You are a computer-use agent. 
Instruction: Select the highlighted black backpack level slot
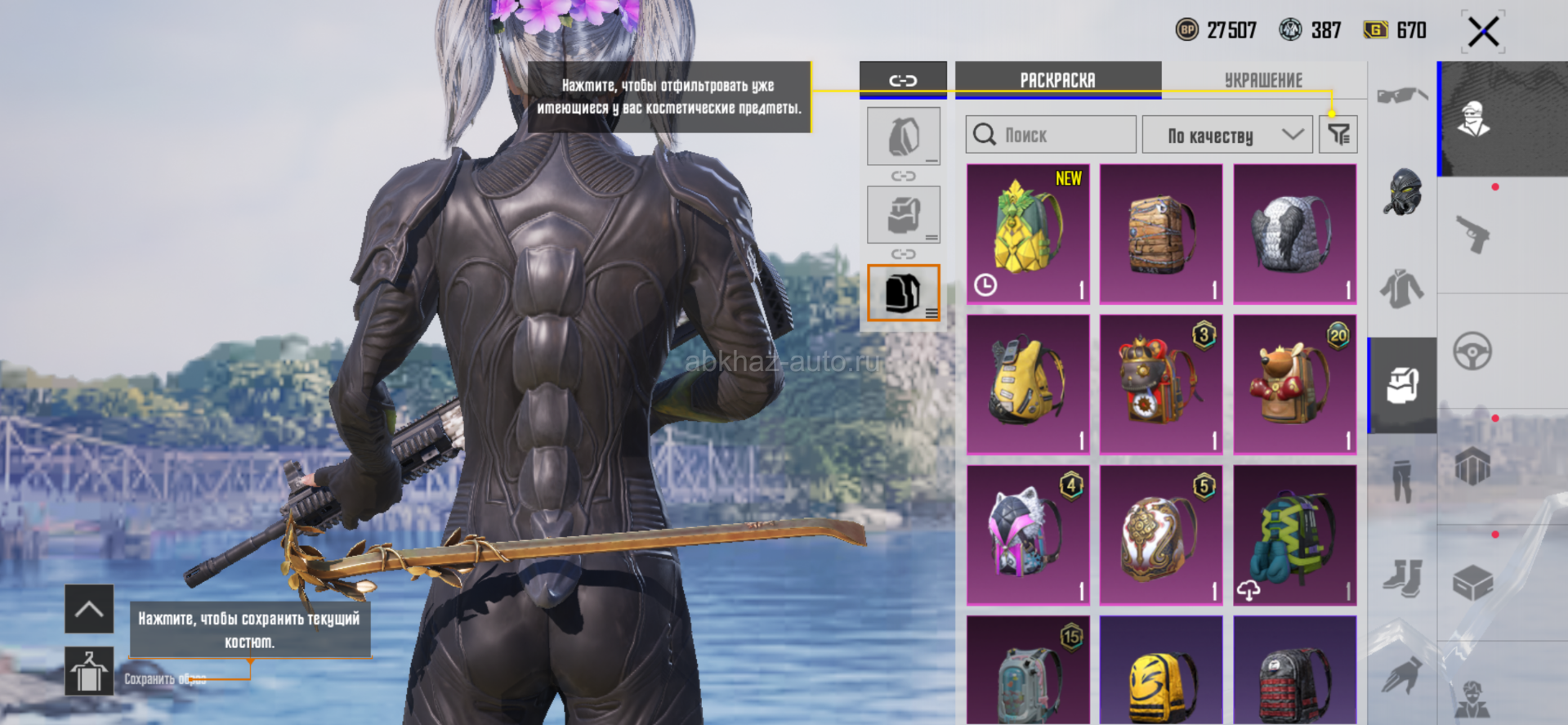point(903,293)
